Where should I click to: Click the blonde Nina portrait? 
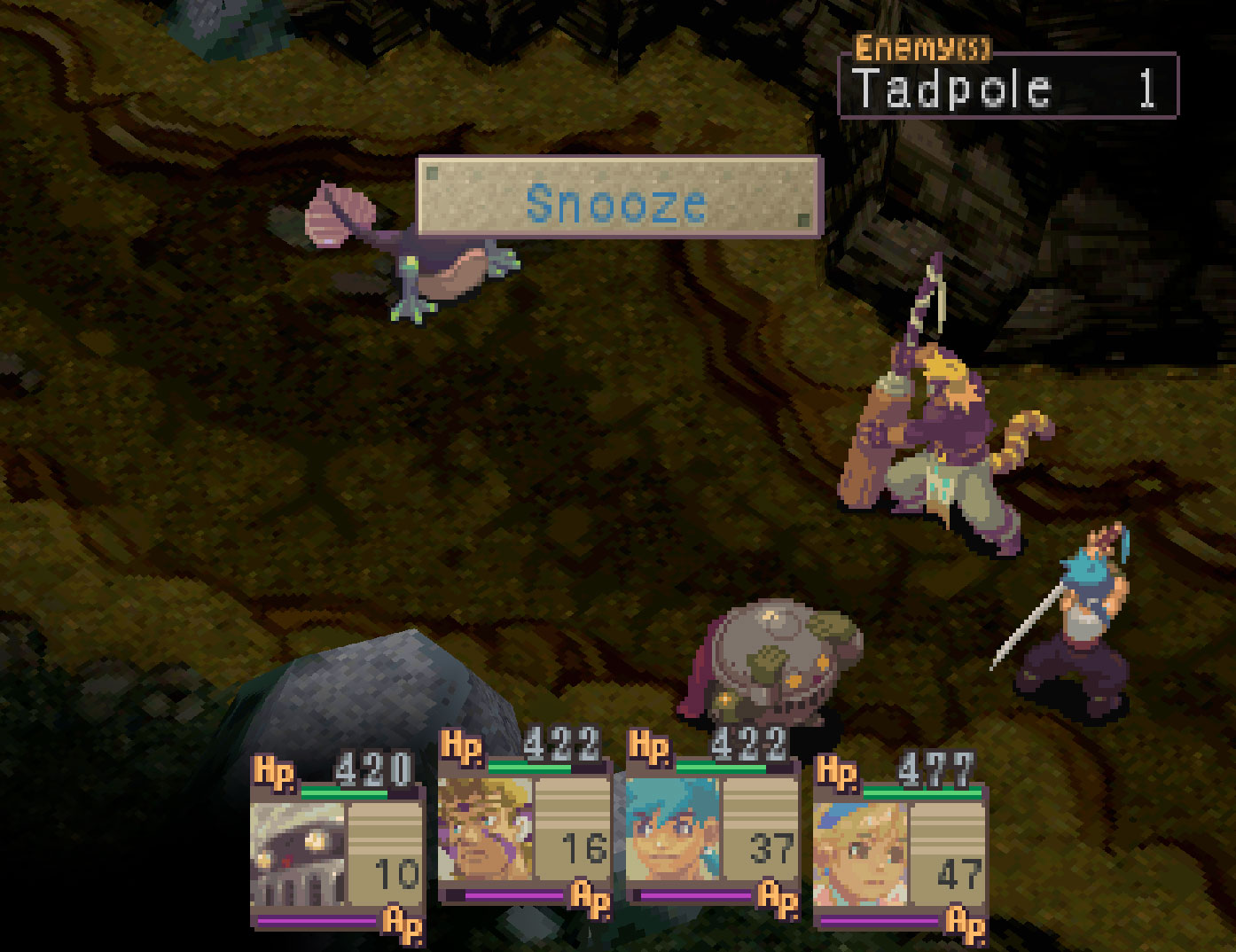[860, 853]
